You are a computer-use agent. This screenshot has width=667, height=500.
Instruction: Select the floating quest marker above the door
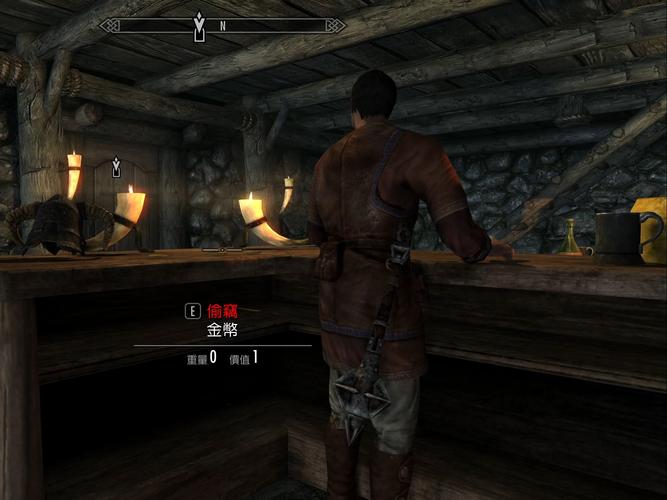pos(117,165)
